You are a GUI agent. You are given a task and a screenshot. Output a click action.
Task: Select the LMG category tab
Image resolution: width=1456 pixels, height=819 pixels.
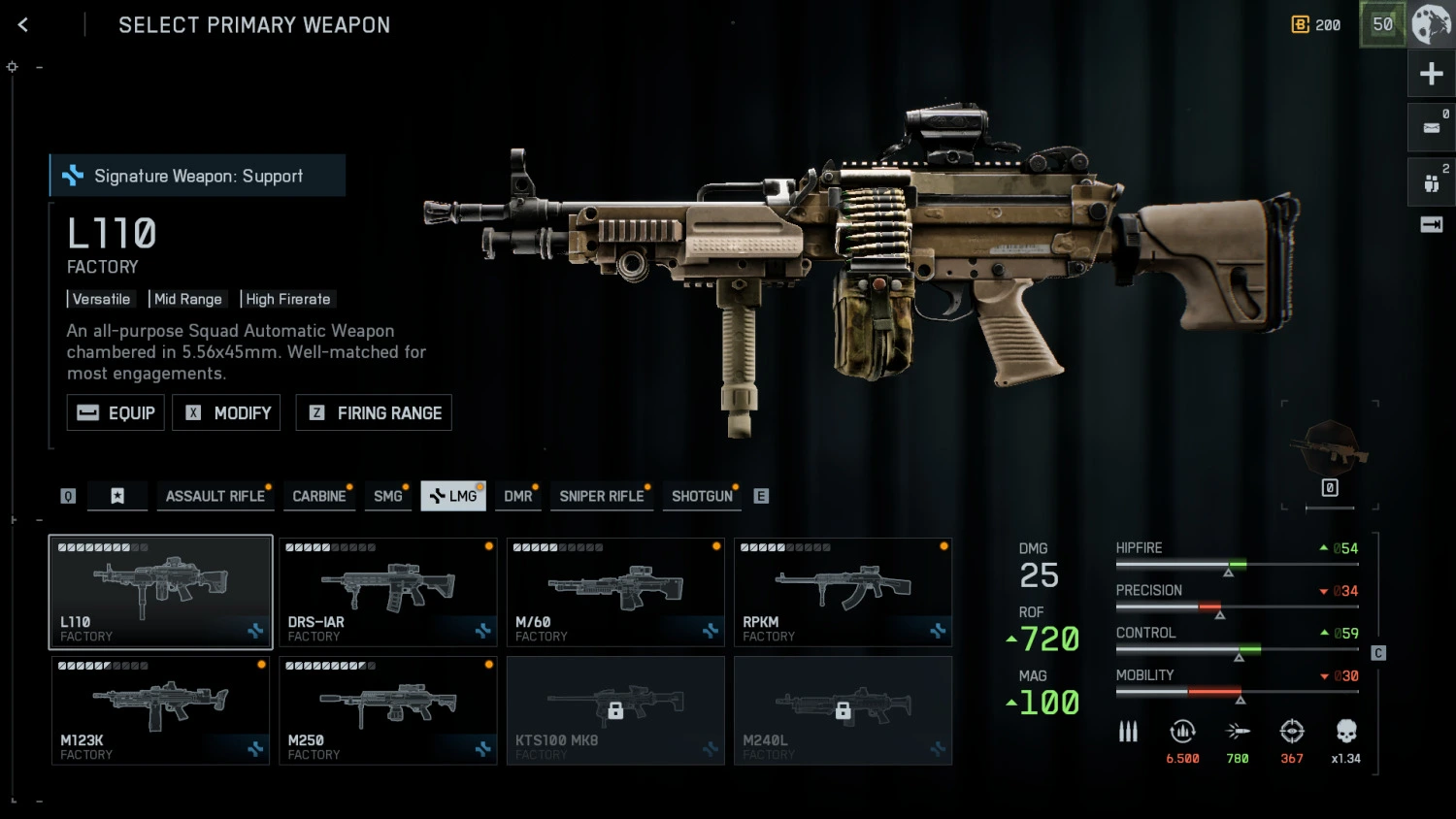453,496
